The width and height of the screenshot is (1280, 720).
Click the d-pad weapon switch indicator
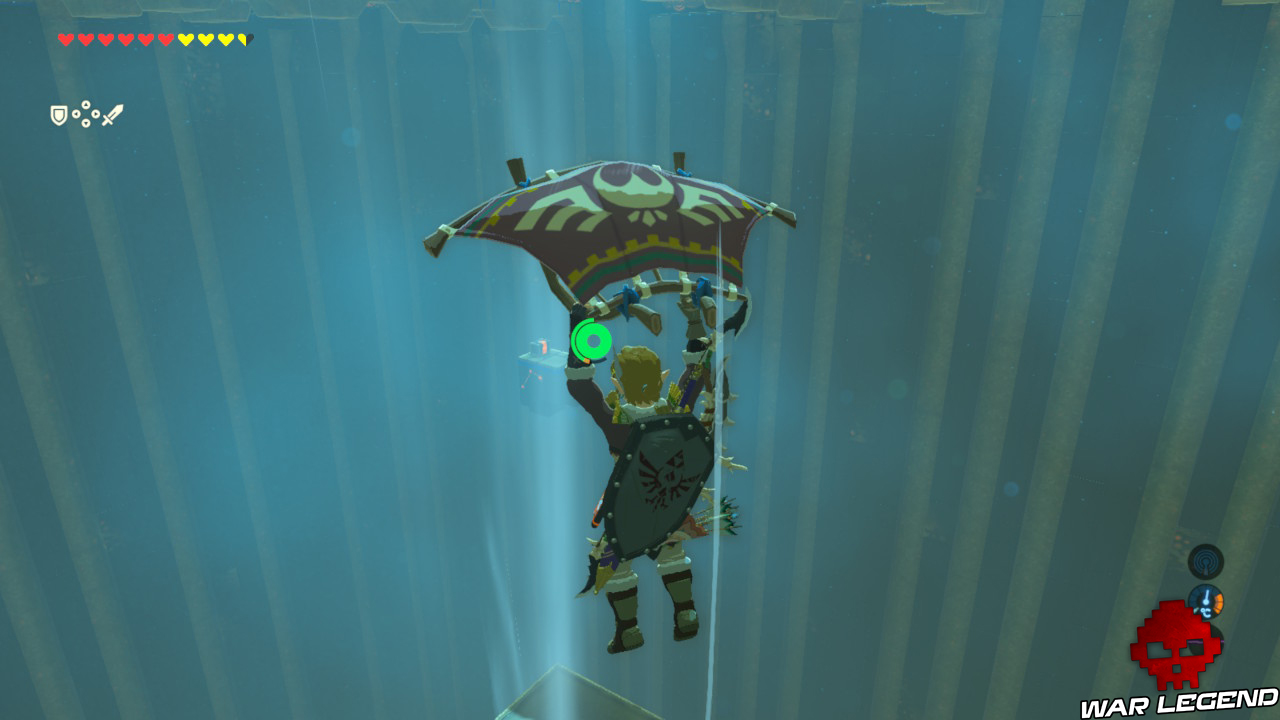(x=86, y=114)
